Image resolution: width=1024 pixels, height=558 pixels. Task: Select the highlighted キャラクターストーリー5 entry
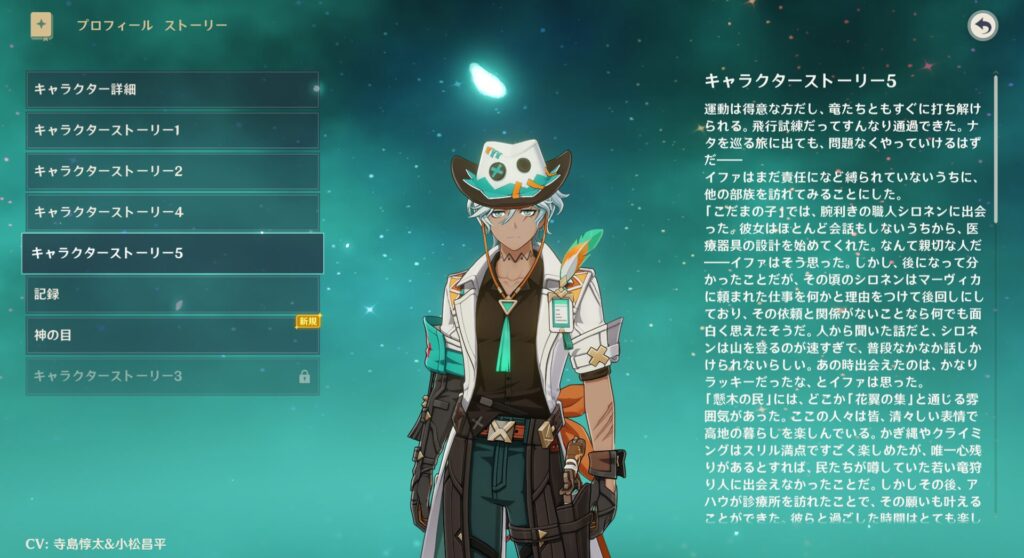(x=172, y=253)
